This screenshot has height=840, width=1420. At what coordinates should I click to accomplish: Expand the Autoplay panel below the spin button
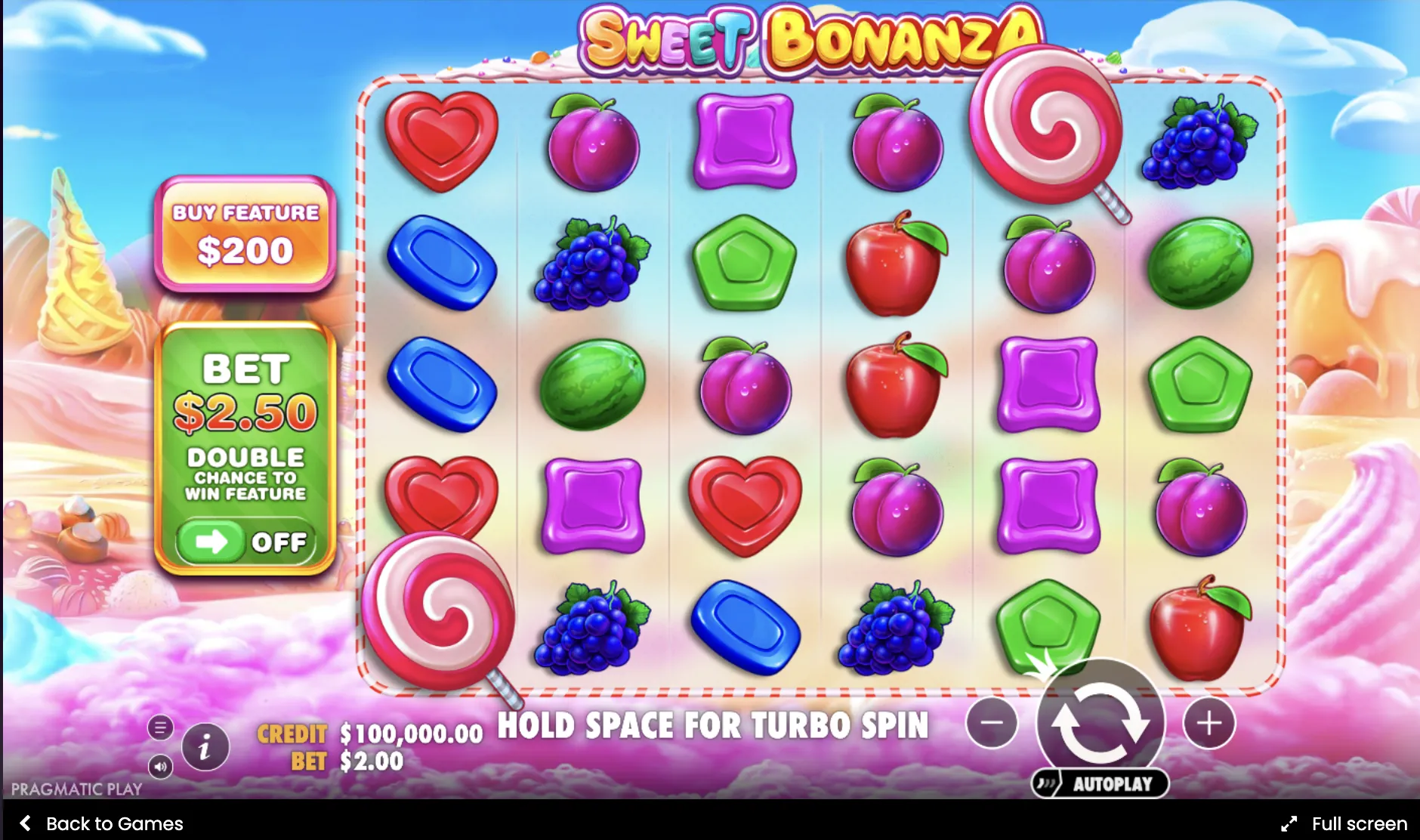(1101, 784)
